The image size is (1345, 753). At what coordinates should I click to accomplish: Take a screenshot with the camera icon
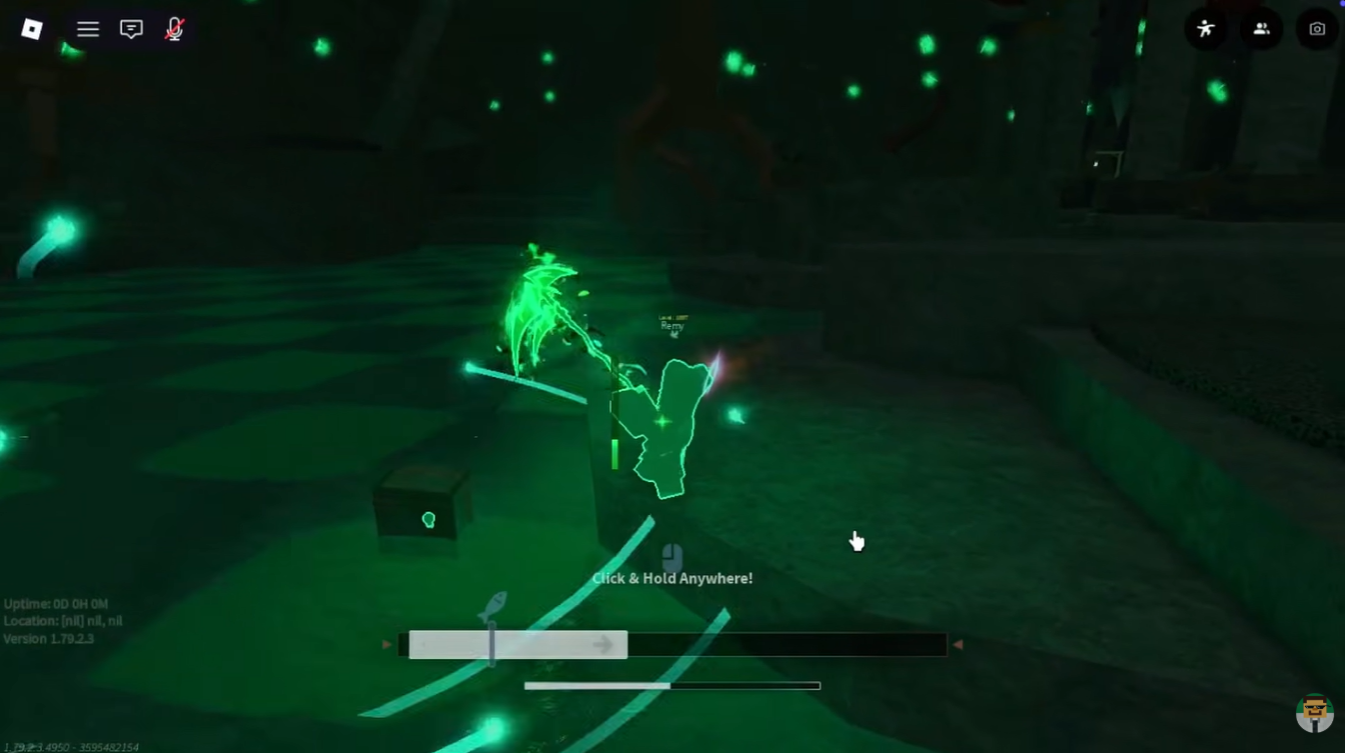pos(1317,29)
